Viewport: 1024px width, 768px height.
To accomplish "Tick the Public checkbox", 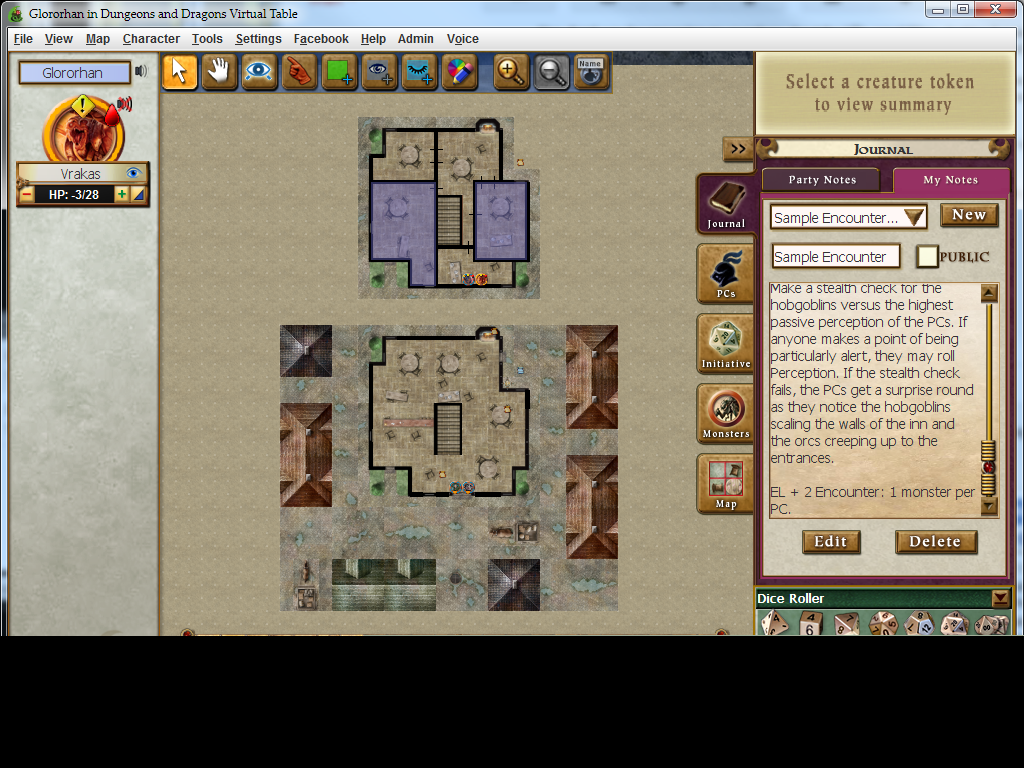I will [927, 257].
